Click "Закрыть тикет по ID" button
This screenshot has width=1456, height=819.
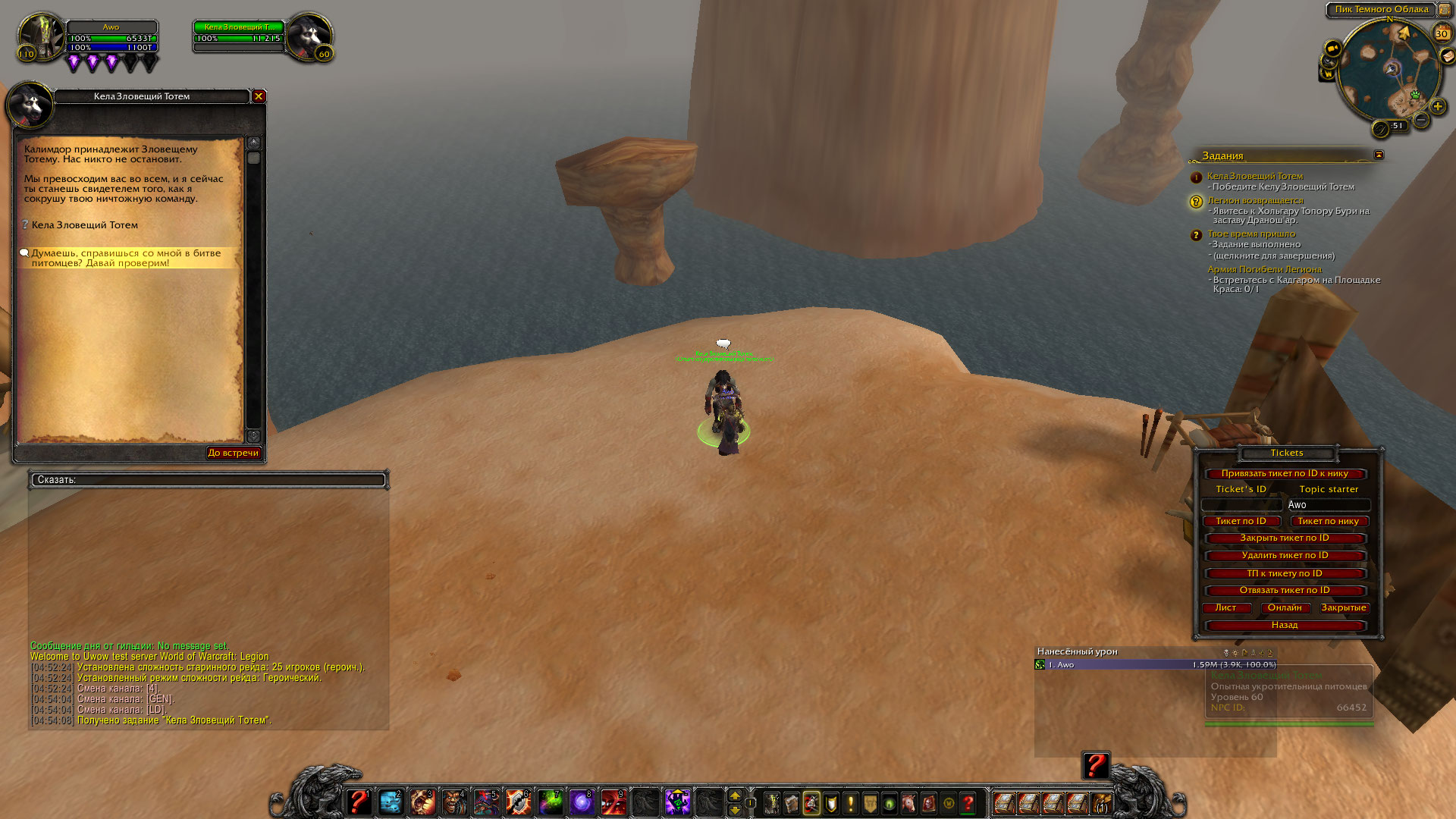1285,538
